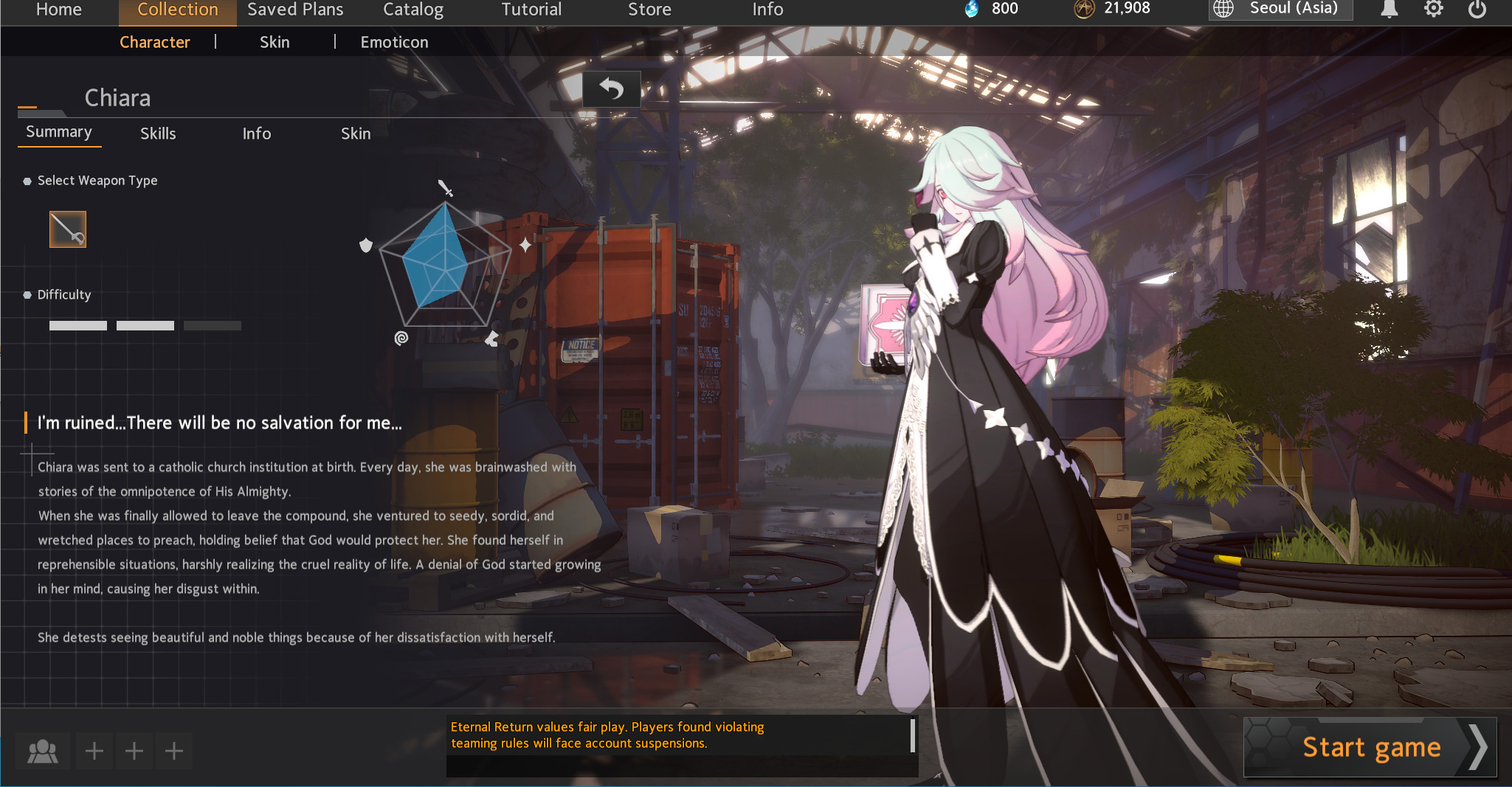The height and width of the screenshot is (787, 1512).
Task: Open the Catalog menu
Action: (412, 10)
